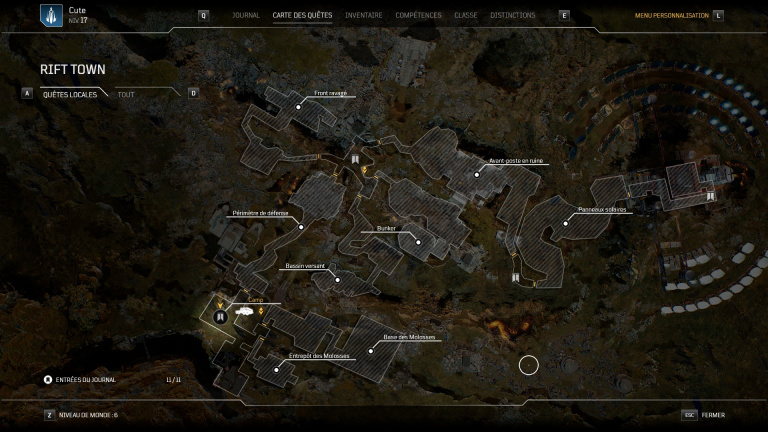Select the Panneaux solaires location
768x432 pixels.
click(565, 223)
